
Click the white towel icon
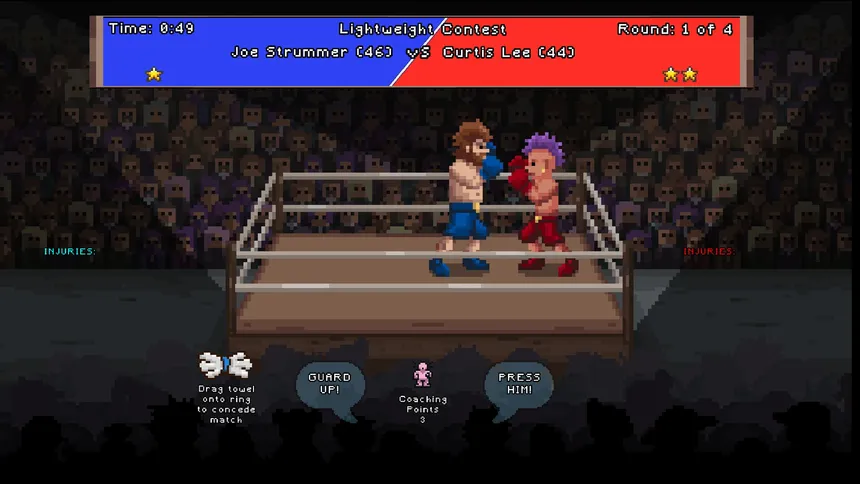point(225,363)
